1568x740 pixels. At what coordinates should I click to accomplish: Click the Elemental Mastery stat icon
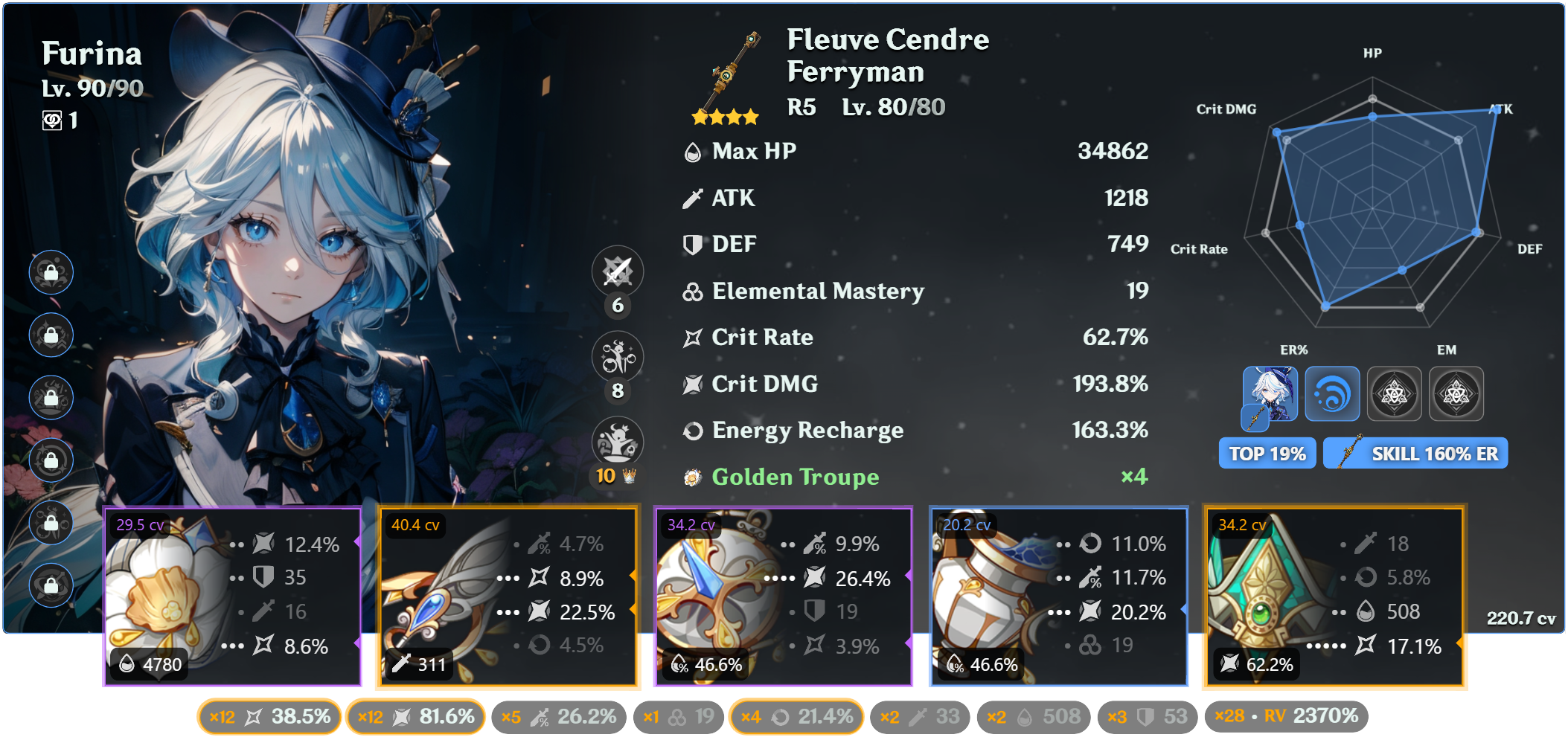(x=691, y=291)
